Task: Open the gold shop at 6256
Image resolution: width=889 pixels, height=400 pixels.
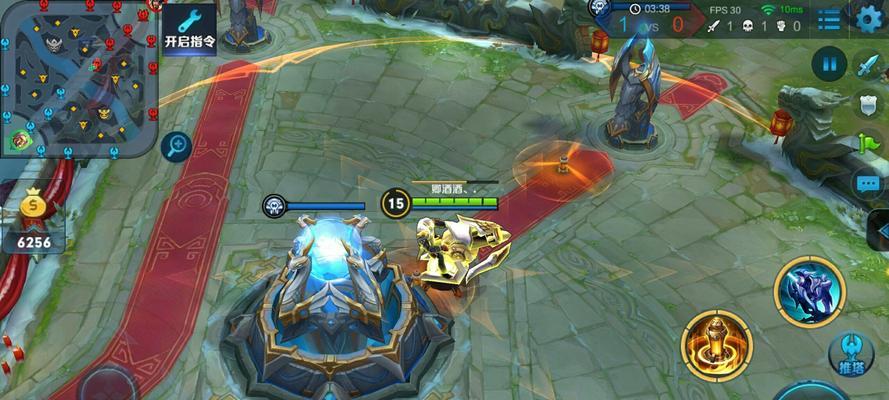Action: click(33, 221)
